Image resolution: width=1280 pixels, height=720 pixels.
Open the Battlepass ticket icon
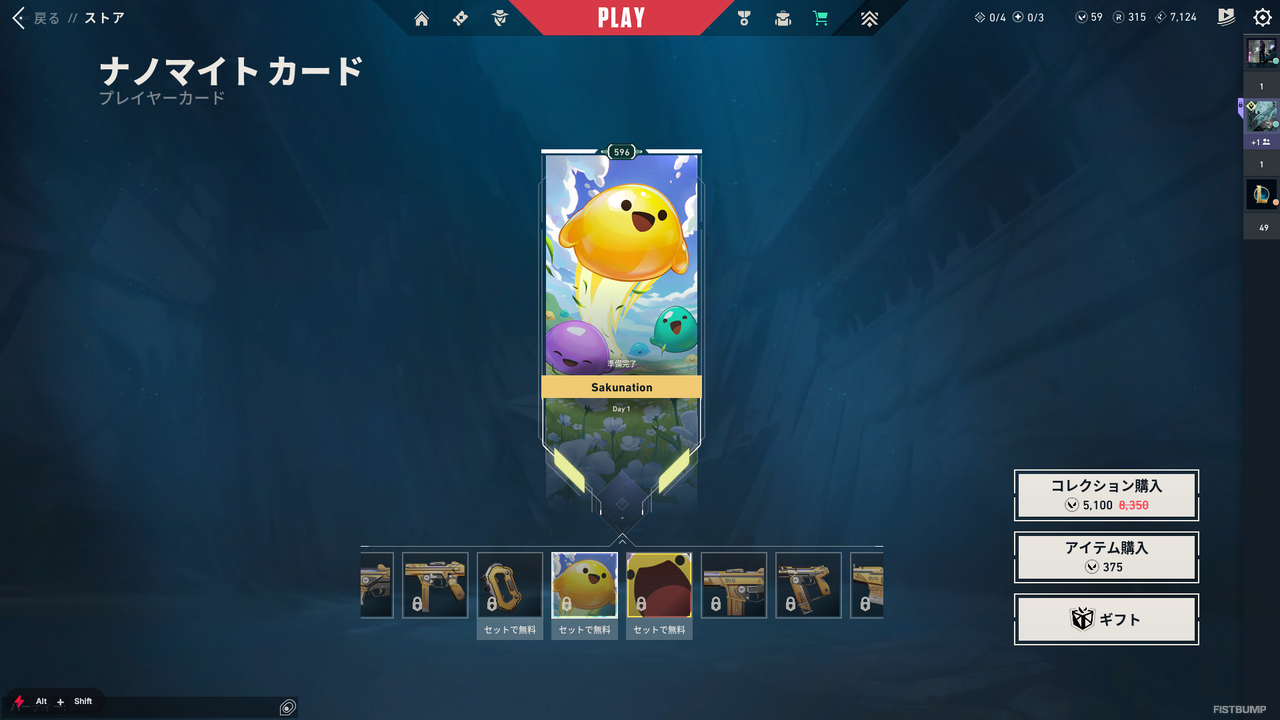tap(460, 17)
